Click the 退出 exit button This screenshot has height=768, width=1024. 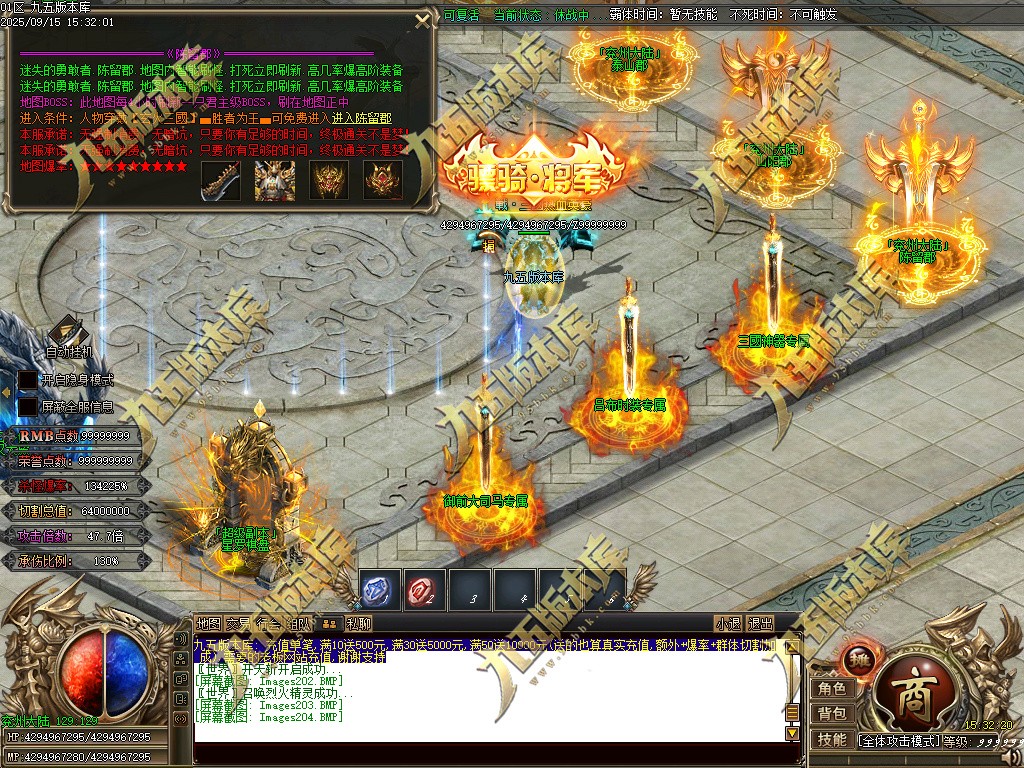[760, 624]
